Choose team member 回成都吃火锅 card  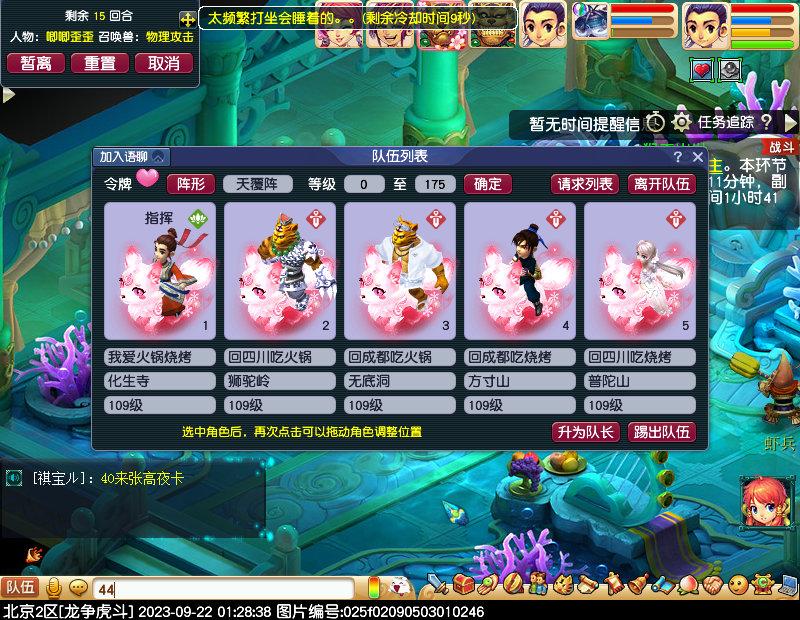click(x=400, y=271)
